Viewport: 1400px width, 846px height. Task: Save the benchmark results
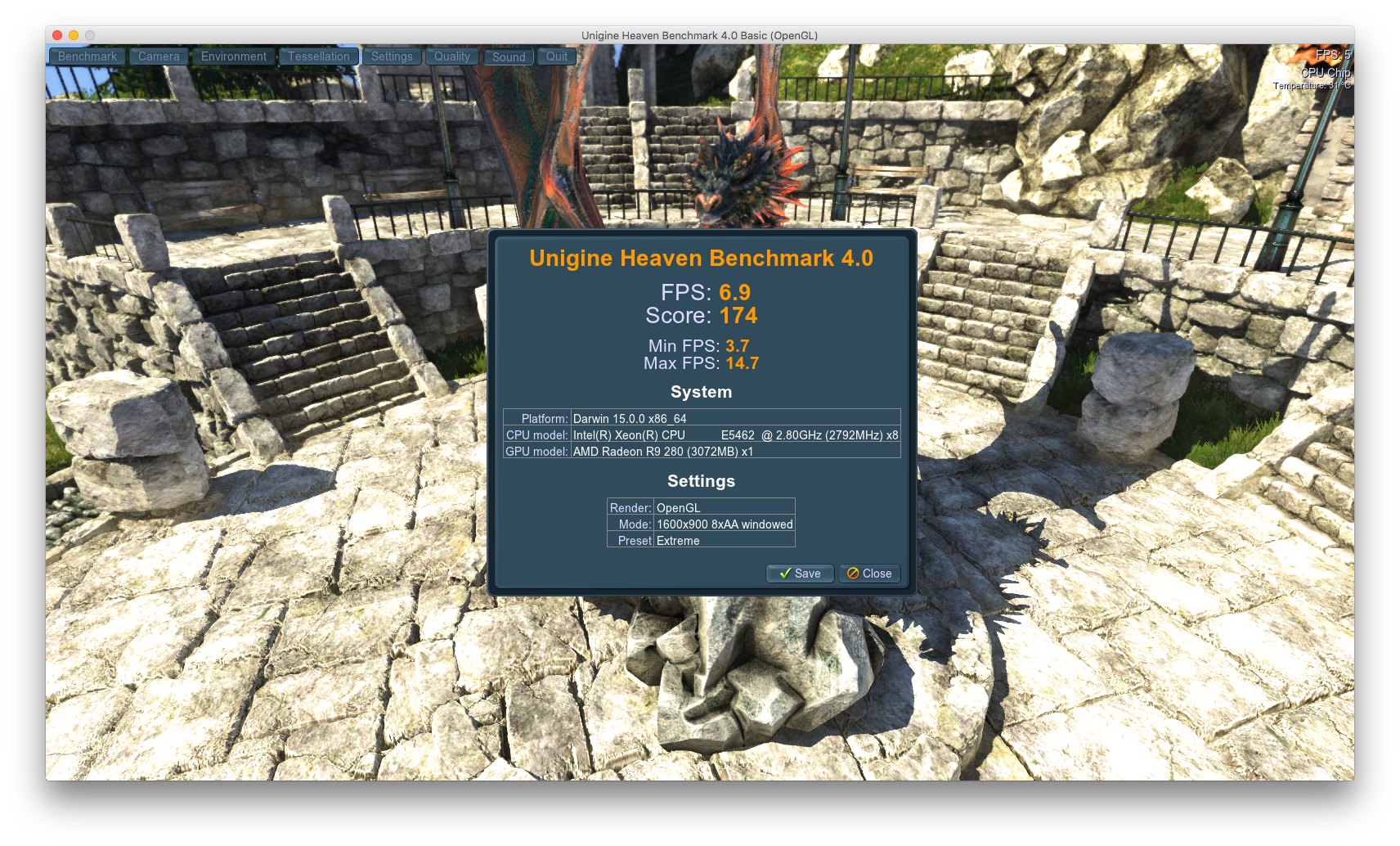800,574
